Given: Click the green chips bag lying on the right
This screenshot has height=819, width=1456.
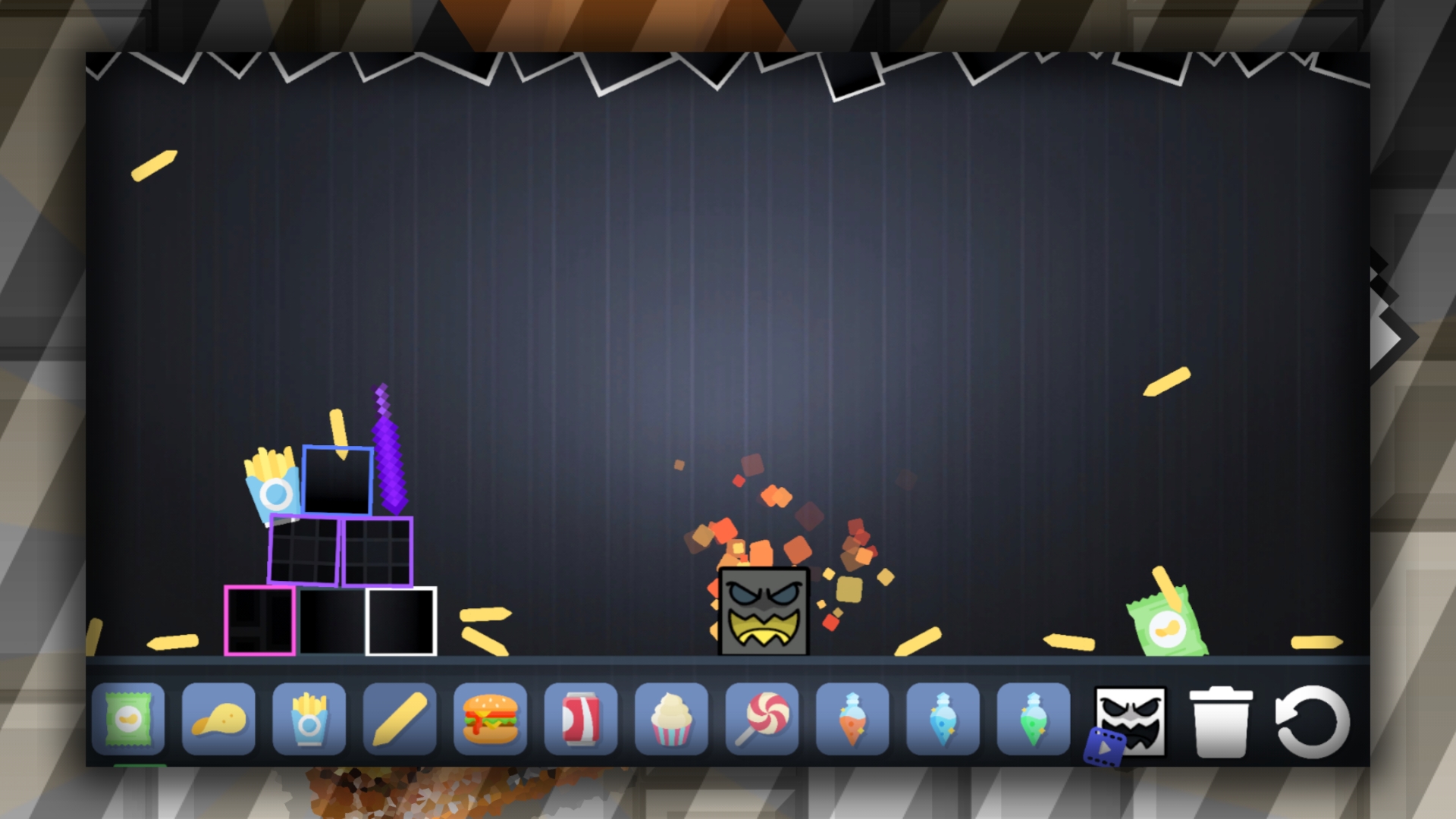Looking at the screenshot, I should [1169, 625].
